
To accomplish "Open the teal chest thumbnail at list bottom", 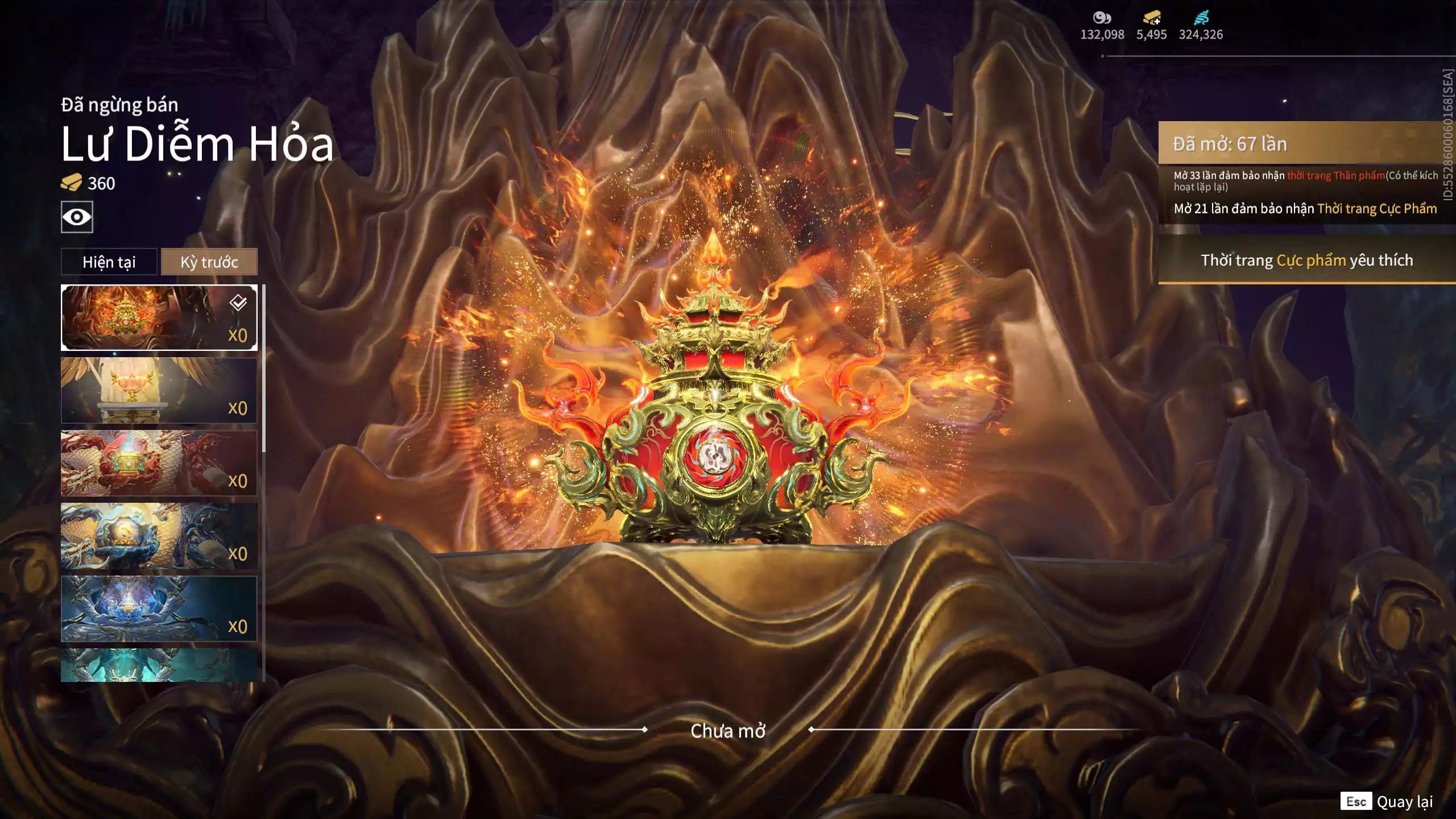I will [159, 665].
